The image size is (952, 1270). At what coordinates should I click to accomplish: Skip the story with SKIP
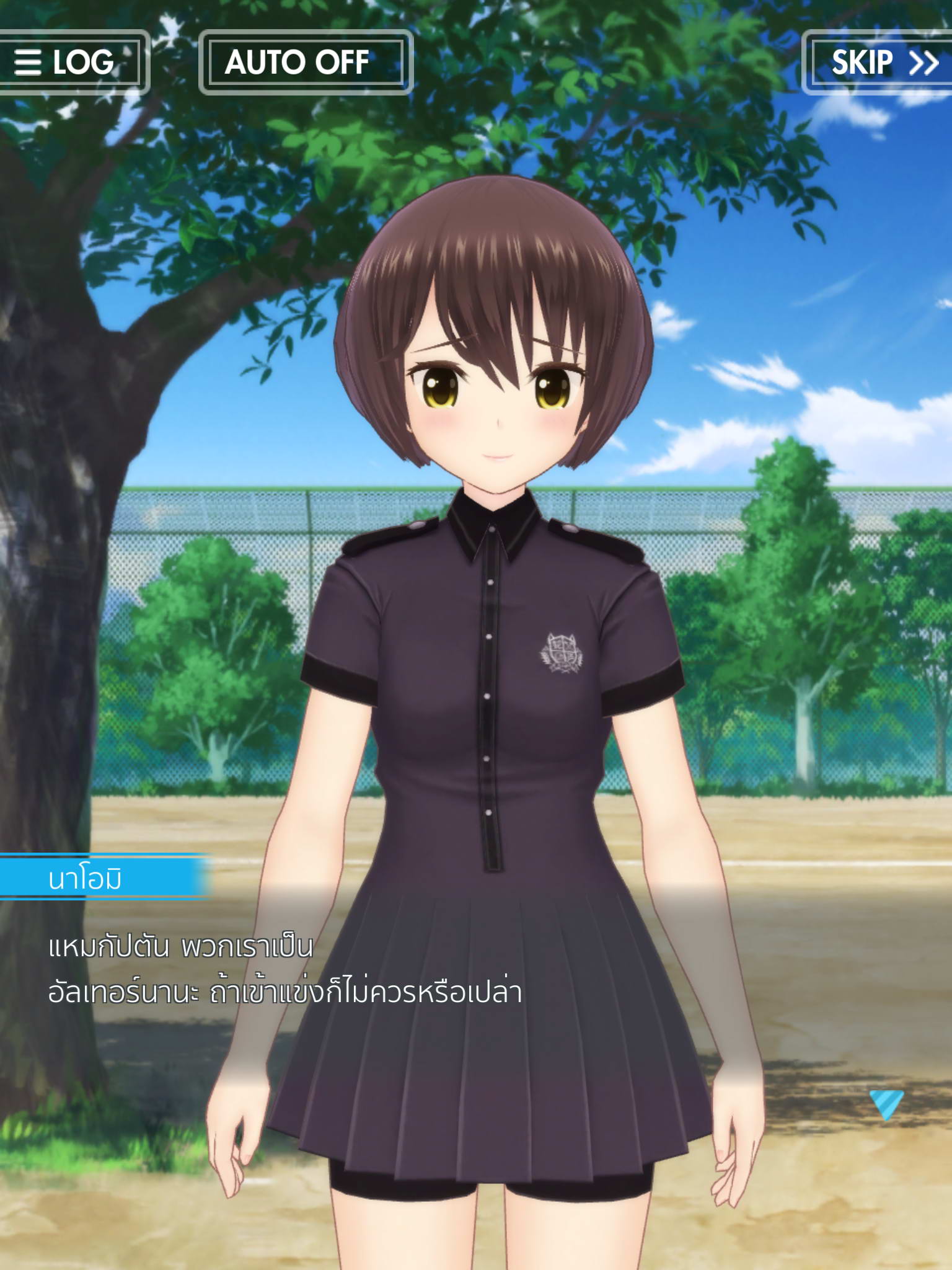(881, 62)
